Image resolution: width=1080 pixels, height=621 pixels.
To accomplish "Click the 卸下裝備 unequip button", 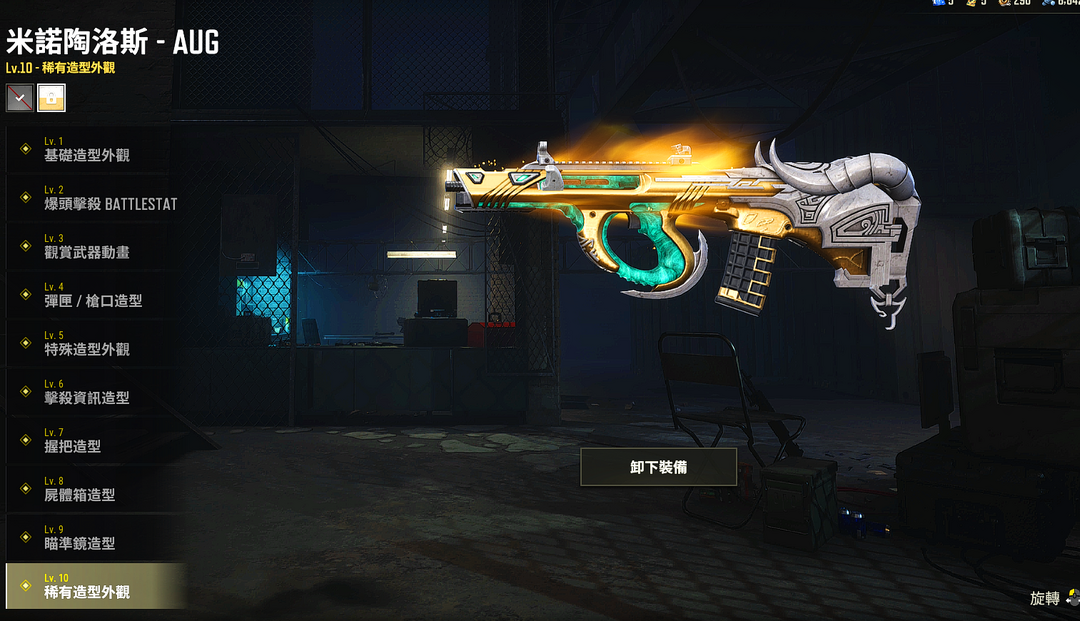I will 659,467.
